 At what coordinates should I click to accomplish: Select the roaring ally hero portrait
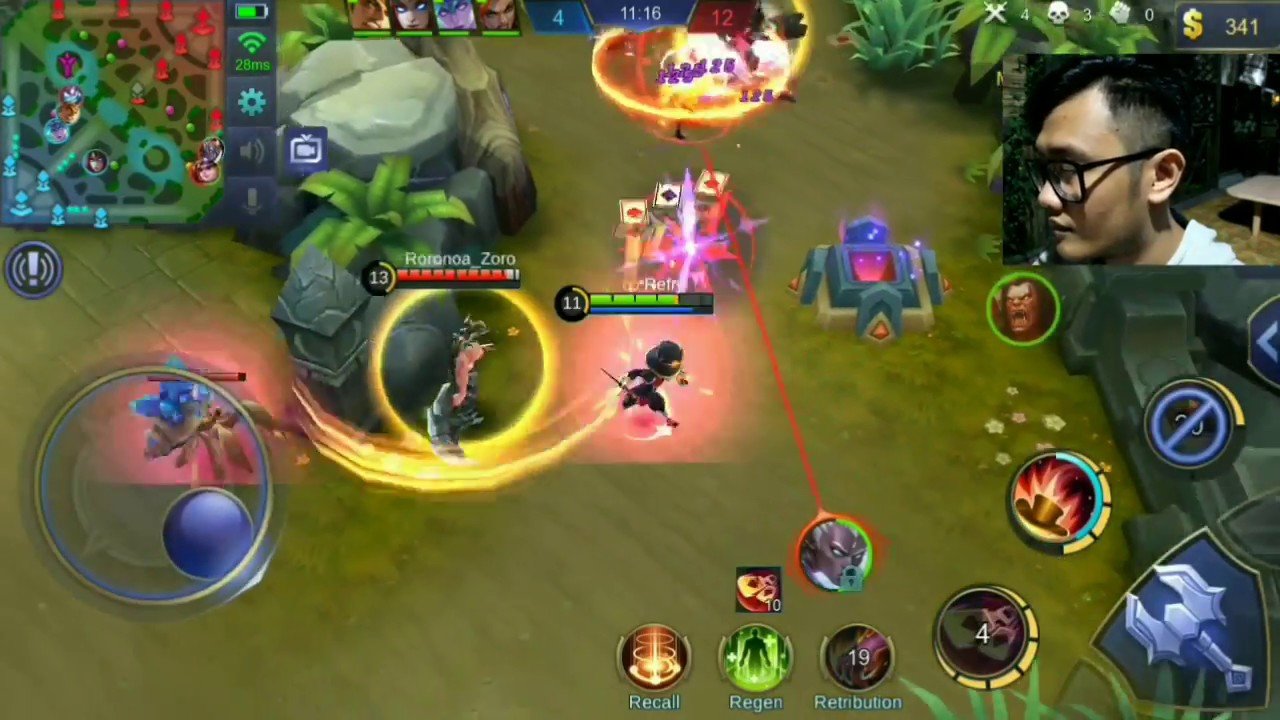[x=1023, y=308]
